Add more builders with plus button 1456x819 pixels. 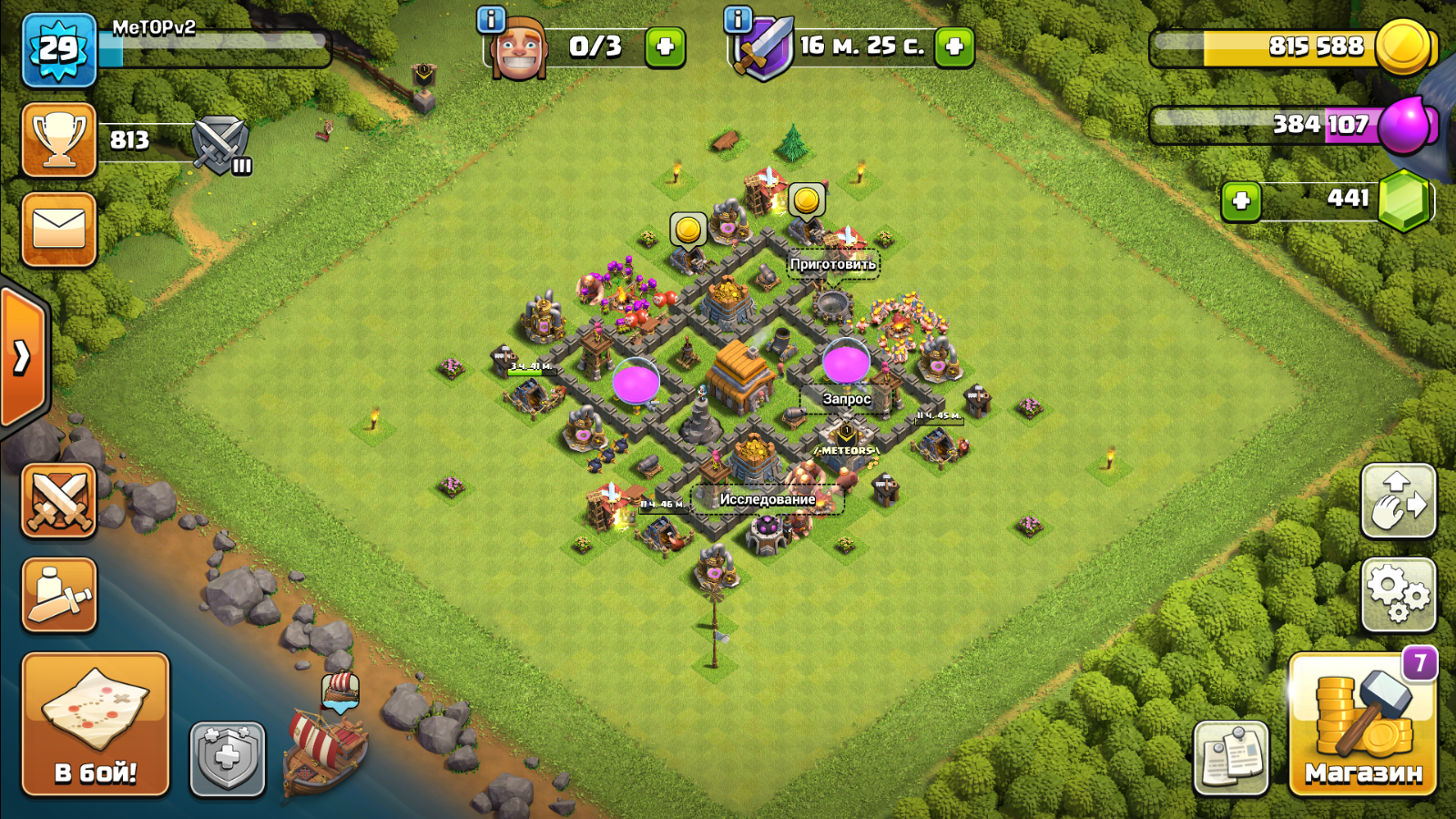pyautogui.click(x=665, y=46)
